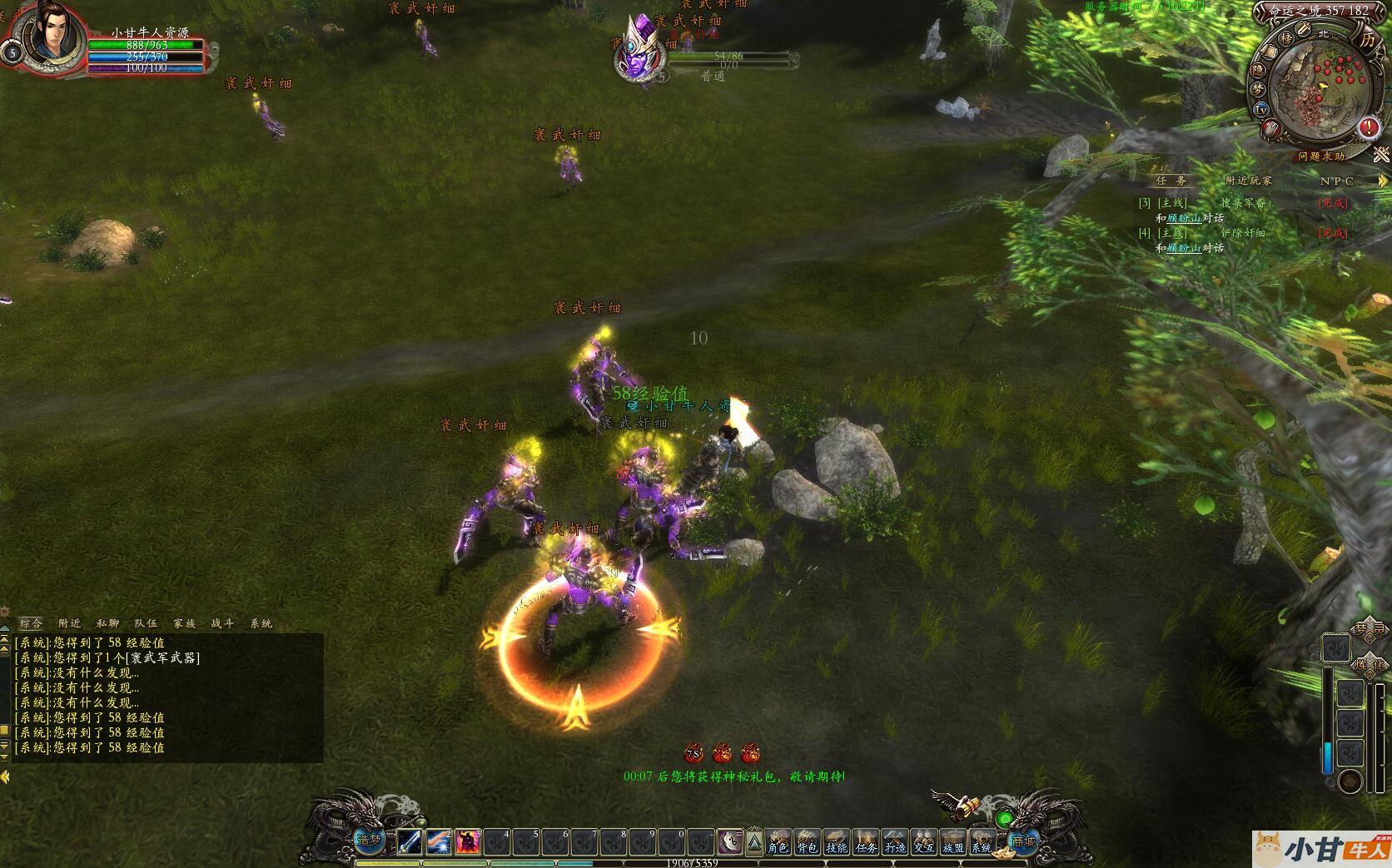This screenshot has width=1392, height=868.
Task: Click the 顾盼山 link in the 搜集军备 quest
Action: 1183,218
